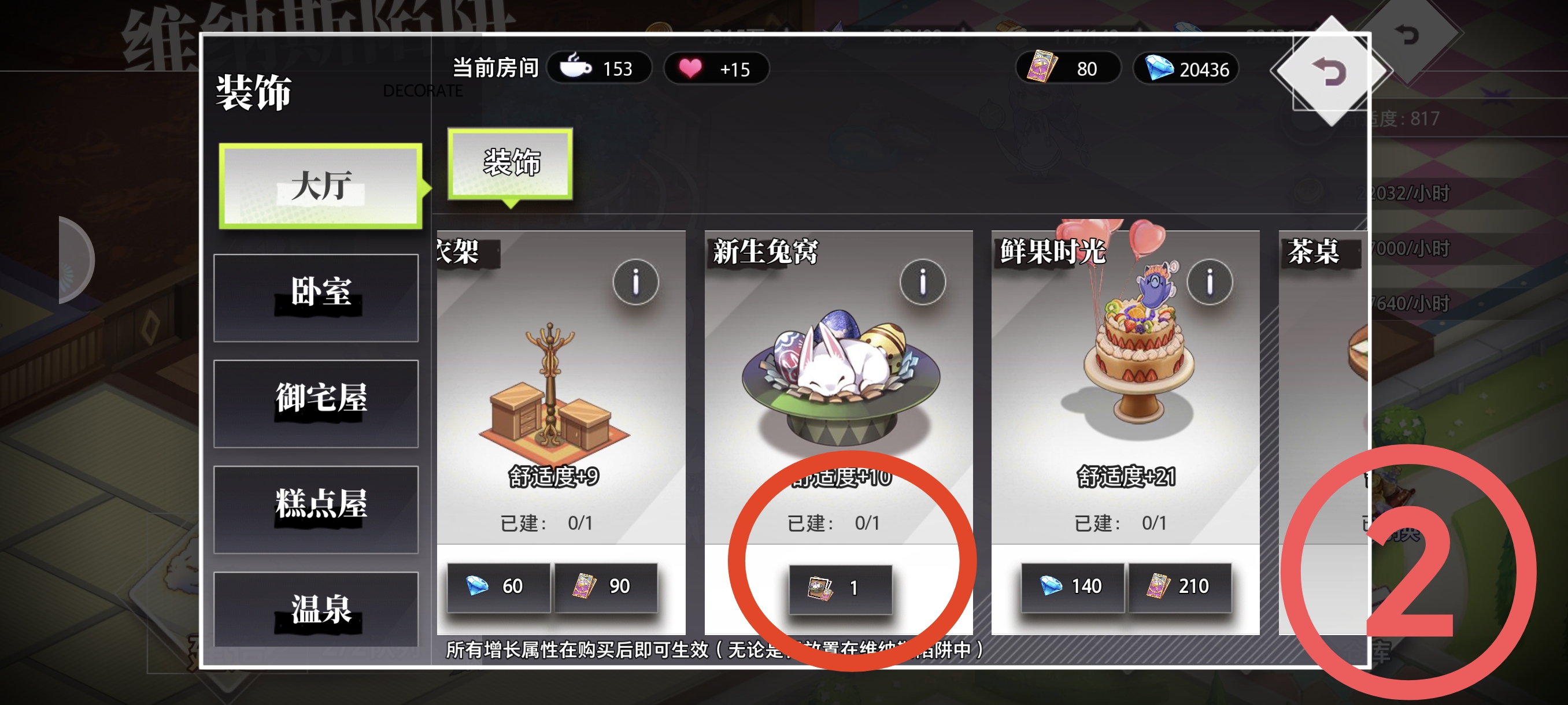1568x705 pixels.
Task: Check the coffee cup resource counter
Action: [x=600, y=68]
